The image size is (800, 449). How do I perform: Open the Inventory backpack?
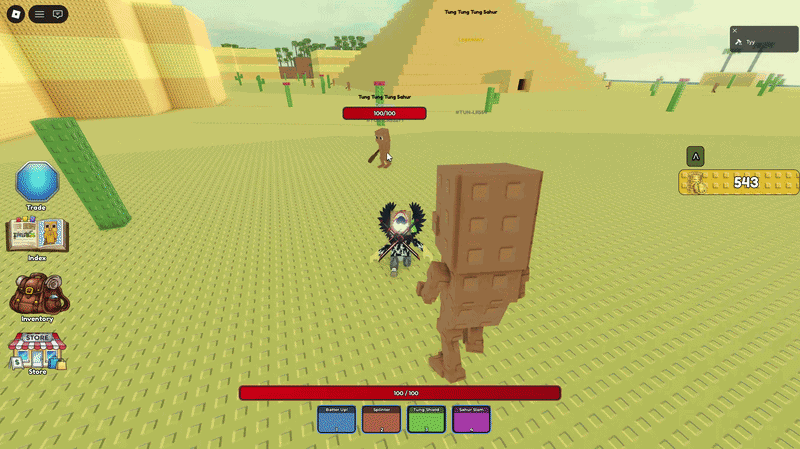37,296
